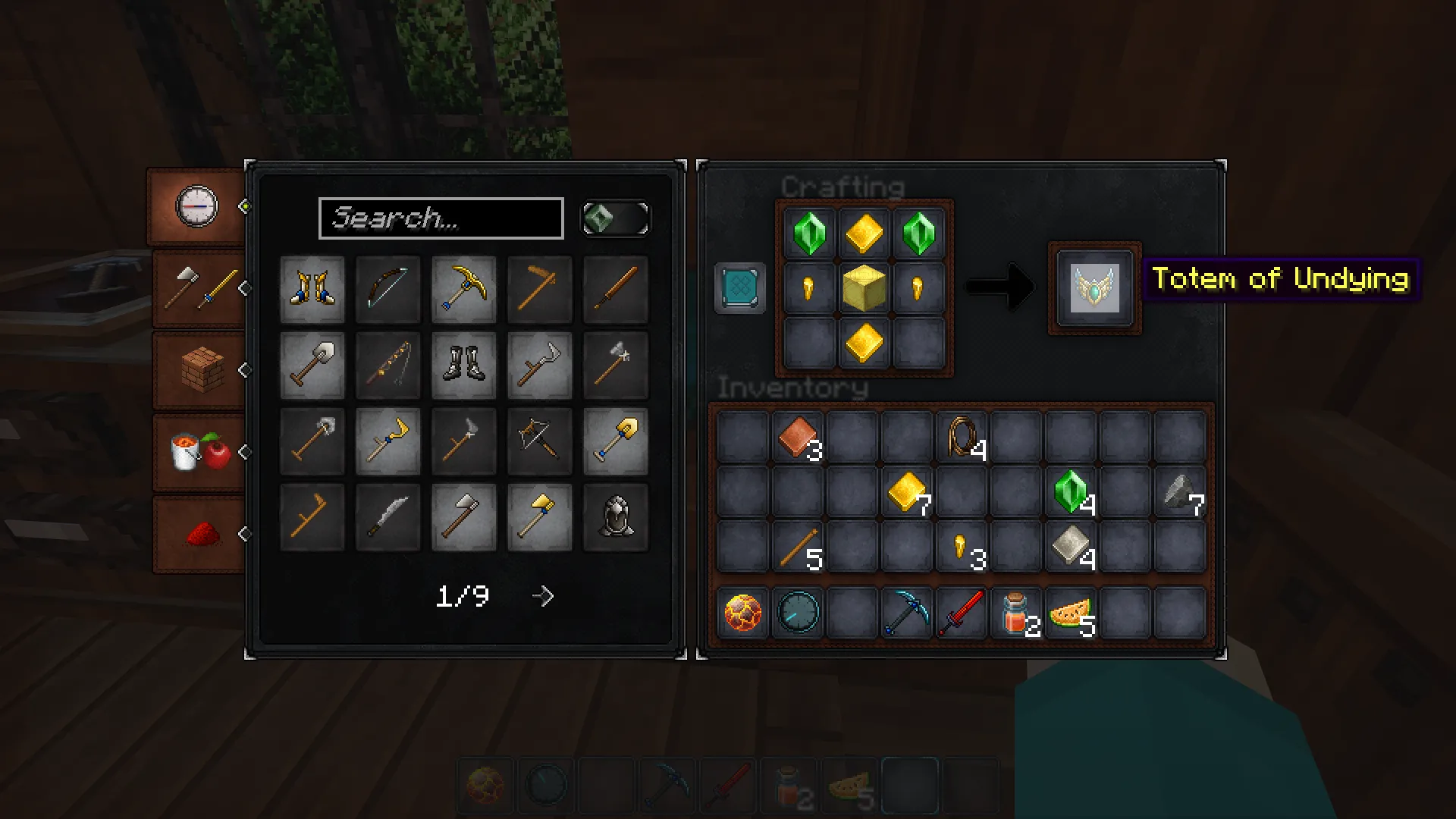Viewport: 1456px width, 819px height.
Task: View the golden pickaxe recipe
Action: (x=464, y=289)
